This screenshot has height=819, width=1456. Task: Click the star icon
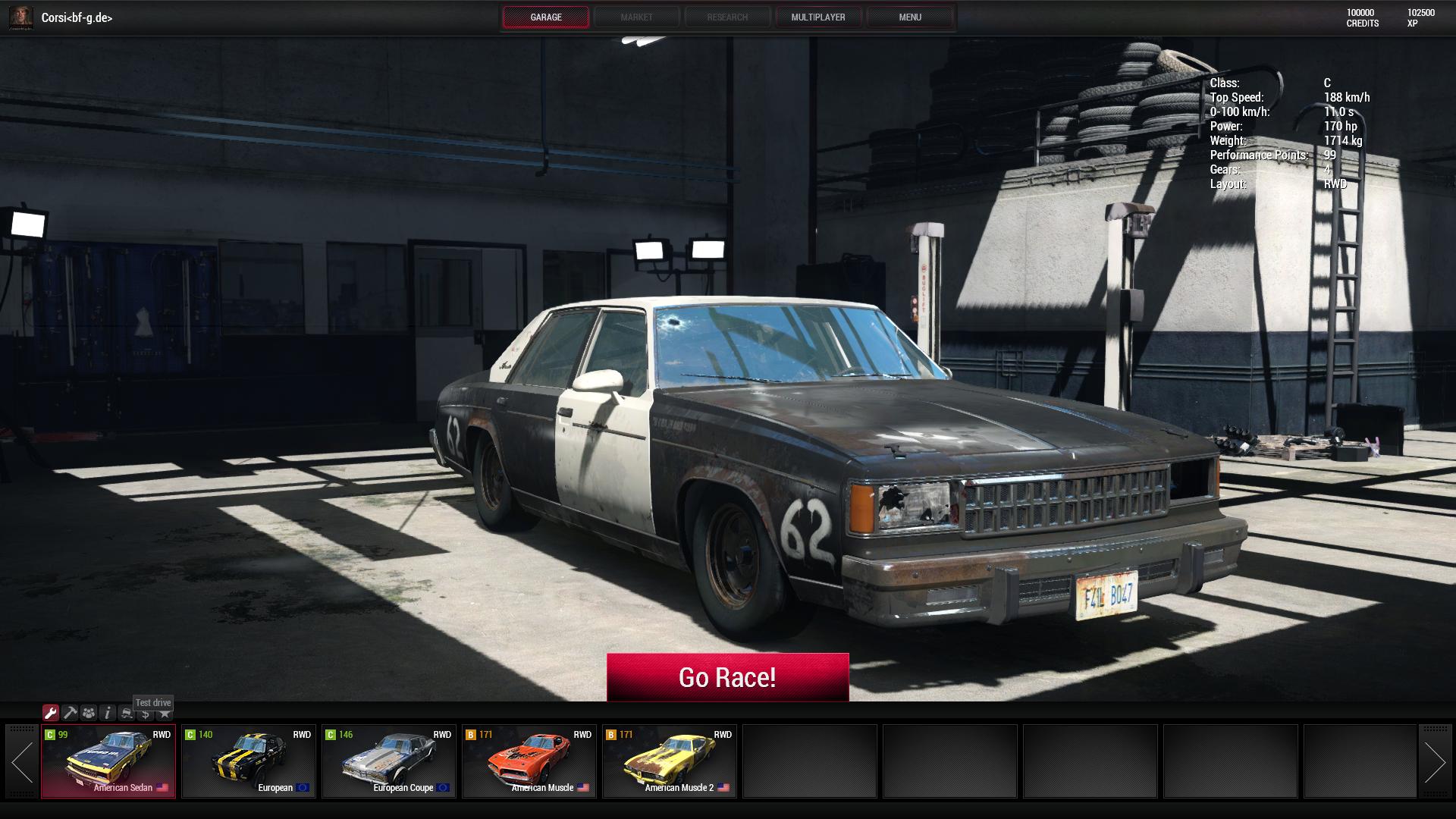coord(165,714)
